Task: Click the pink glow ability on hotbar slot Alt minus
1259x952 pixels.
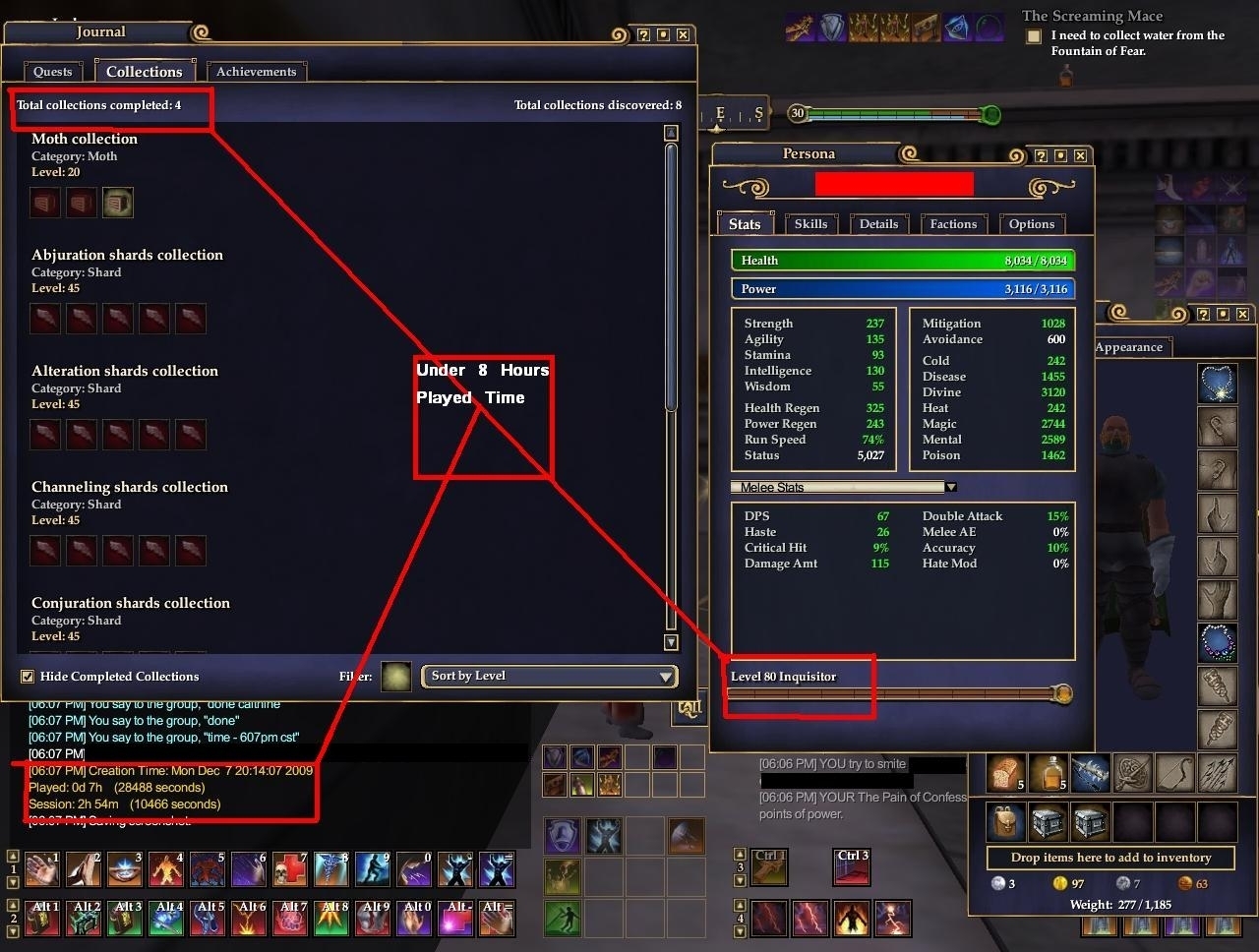Action: 455,918
